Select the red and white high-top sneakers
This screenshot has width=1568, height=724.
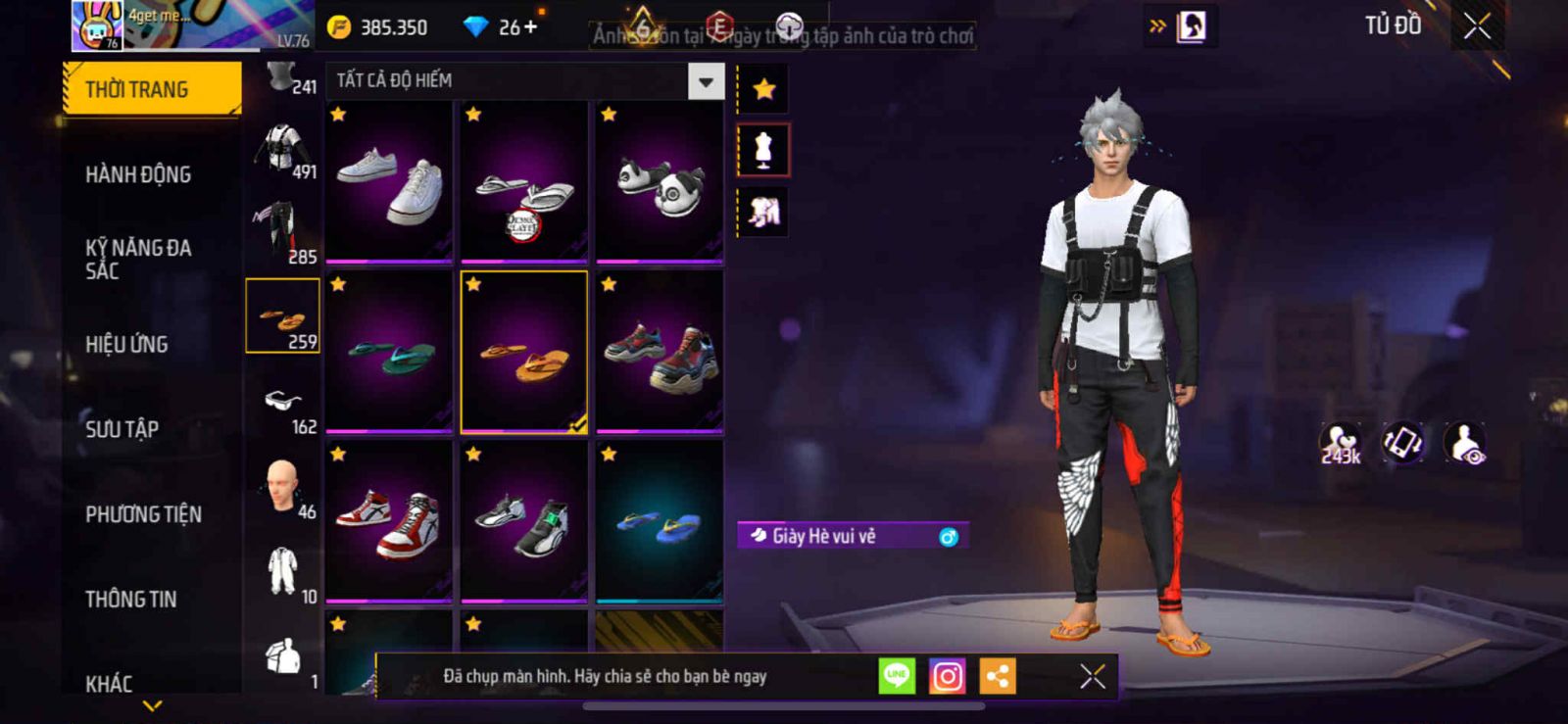tap(389, 522)
